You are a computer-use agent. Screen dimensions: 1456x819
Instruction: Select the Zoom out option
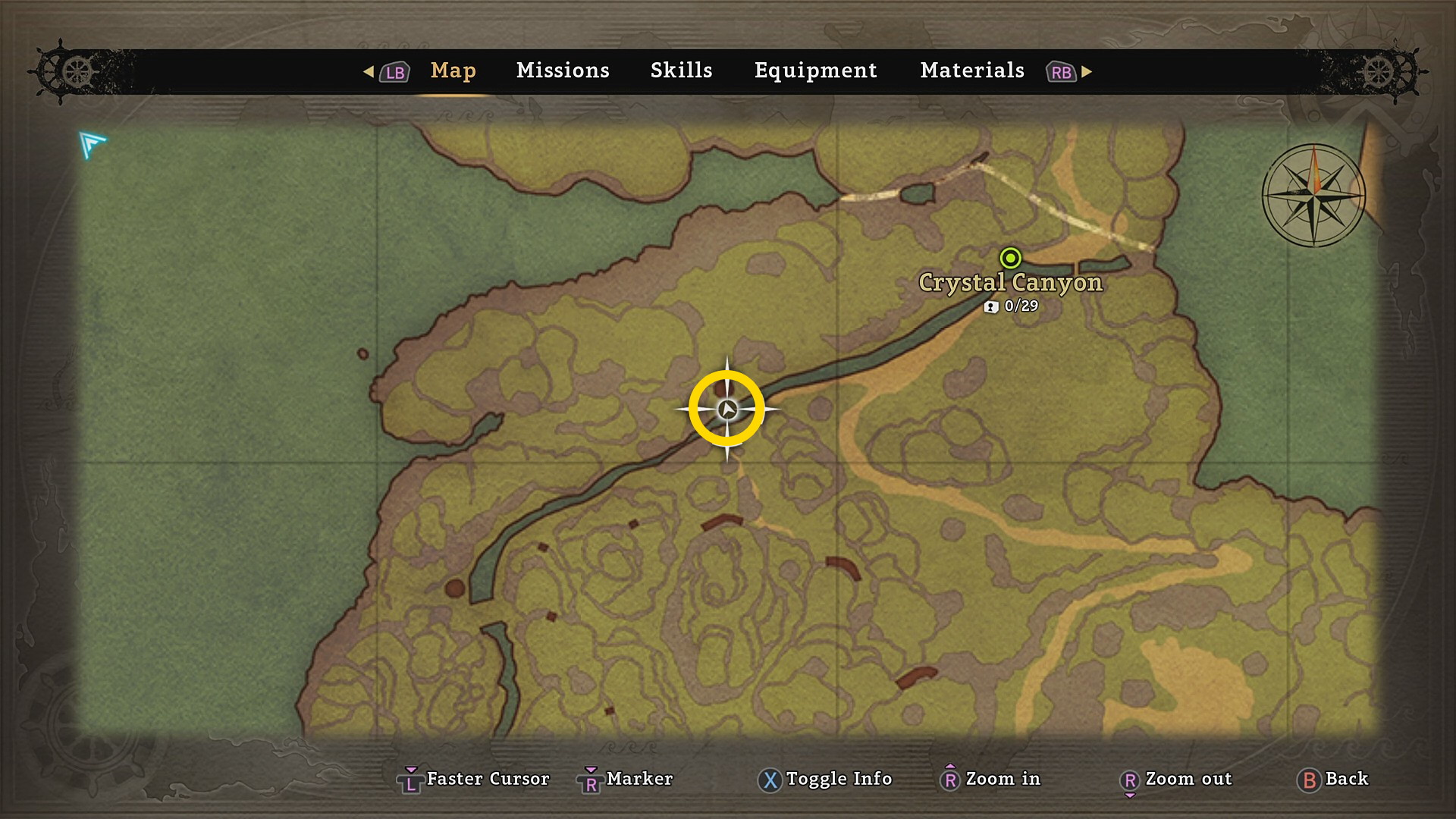coord(1176,779)
